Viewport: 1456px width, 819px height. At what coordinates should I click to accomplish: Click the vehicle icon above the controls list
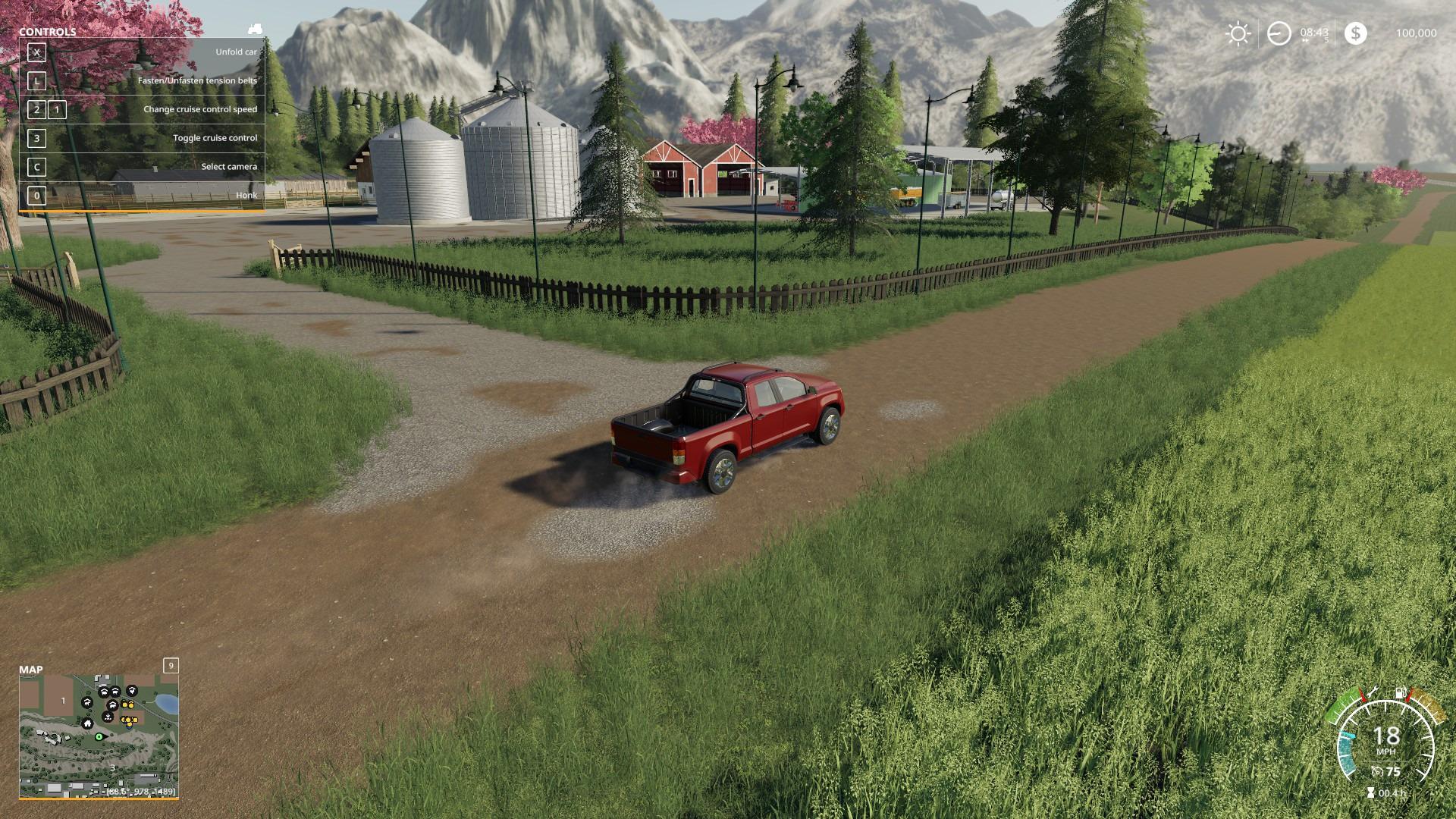256,29
